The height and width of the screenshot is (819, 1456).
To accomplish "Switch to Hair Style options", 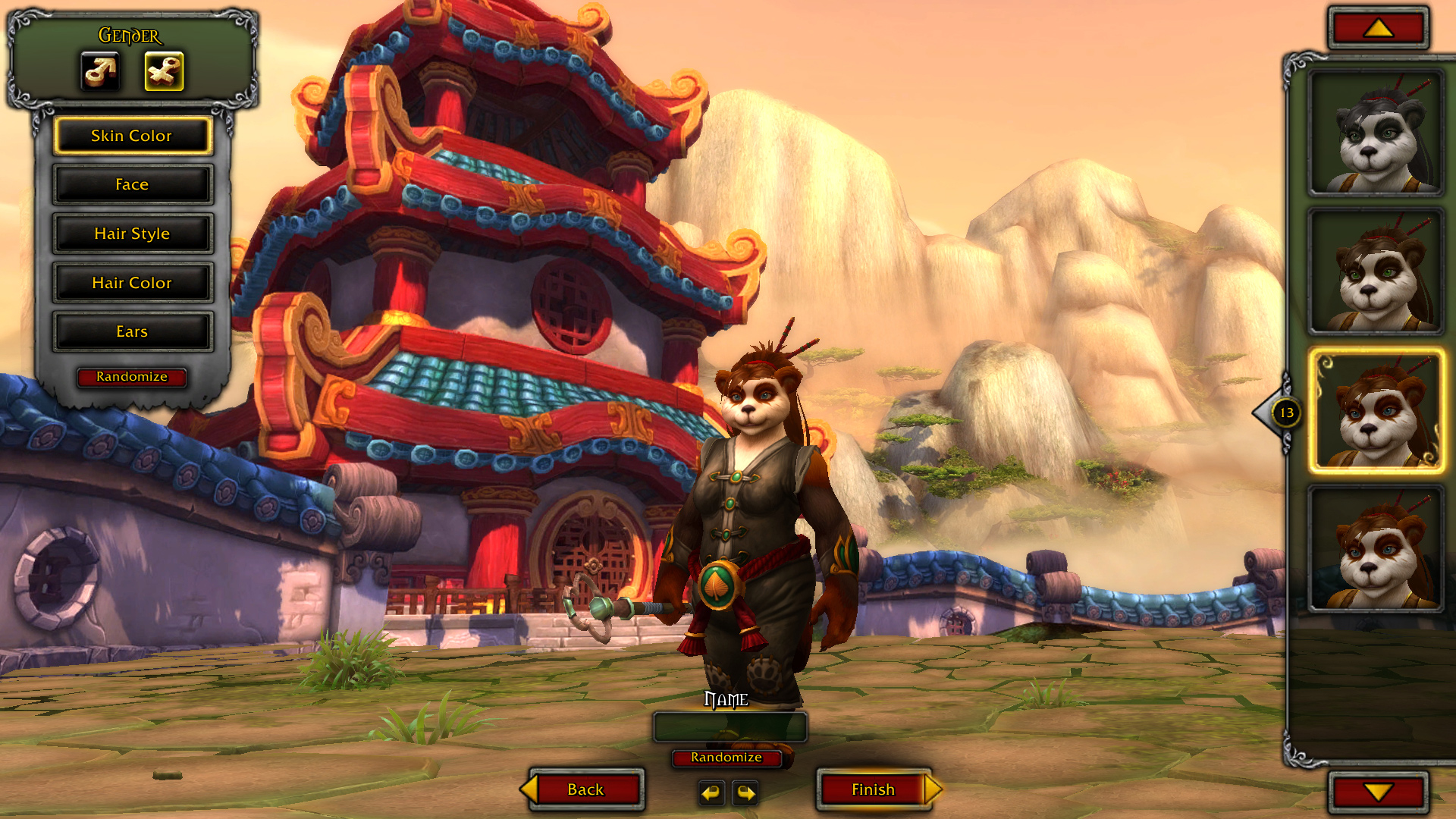I will tap(132, 234).
